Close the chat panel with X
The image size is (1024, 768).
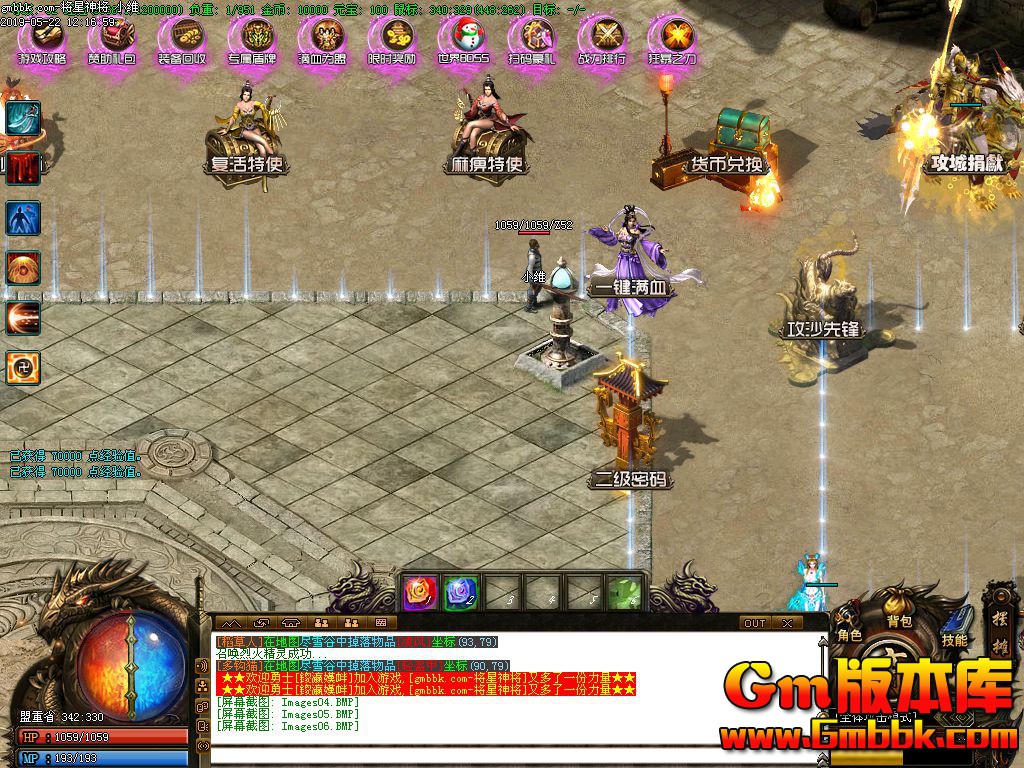(x=787, y=623)
